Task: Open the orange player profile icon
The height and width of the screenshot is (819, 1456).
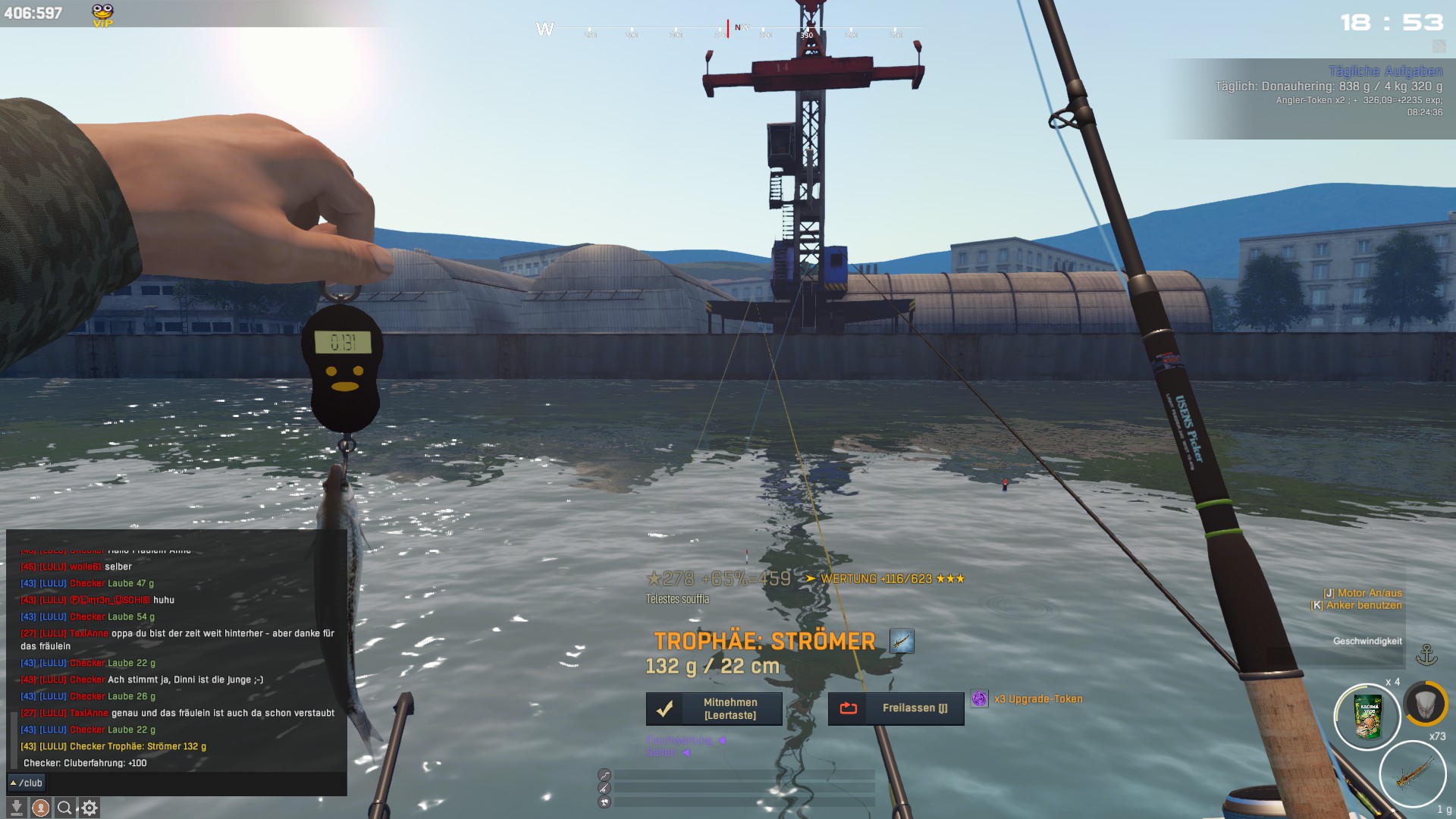Action: (41, 808)
